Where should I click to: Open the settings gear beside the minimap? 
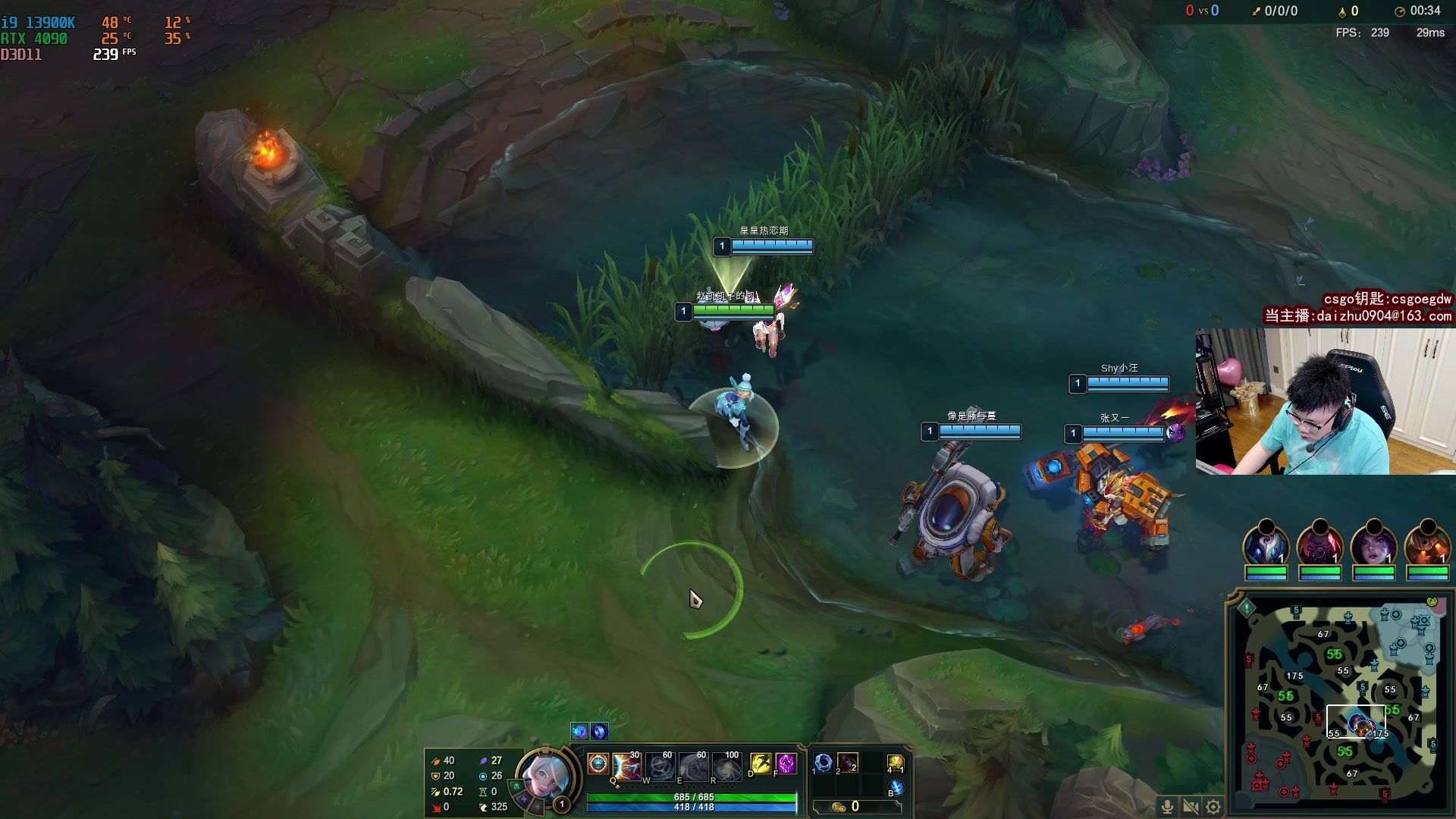pos(1213,807)
